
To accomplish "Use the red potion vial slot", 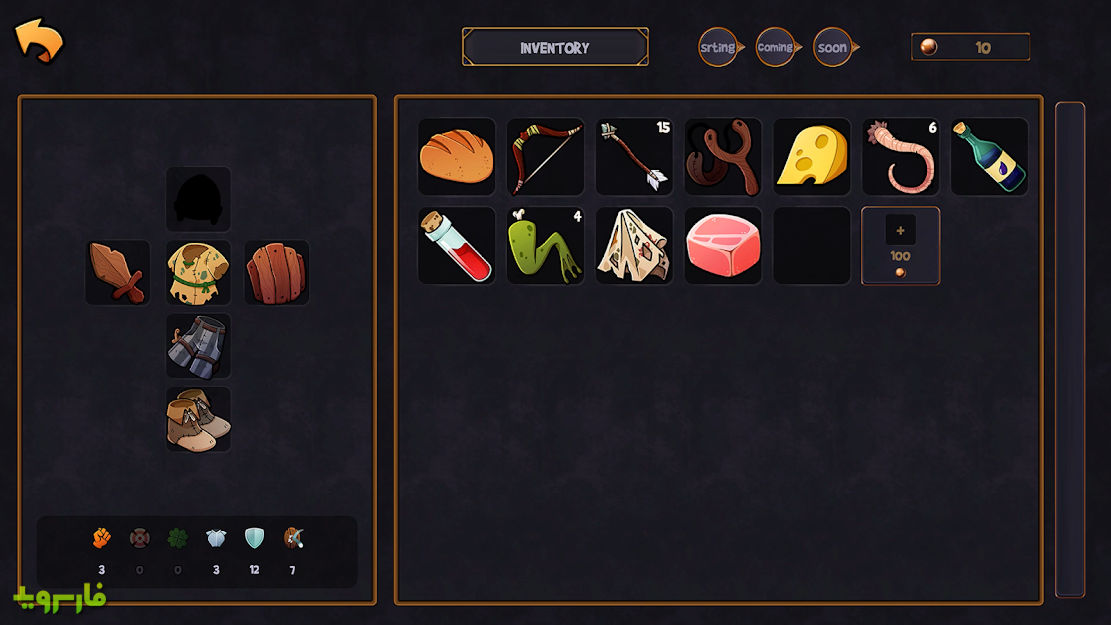I will coord(456,246).
